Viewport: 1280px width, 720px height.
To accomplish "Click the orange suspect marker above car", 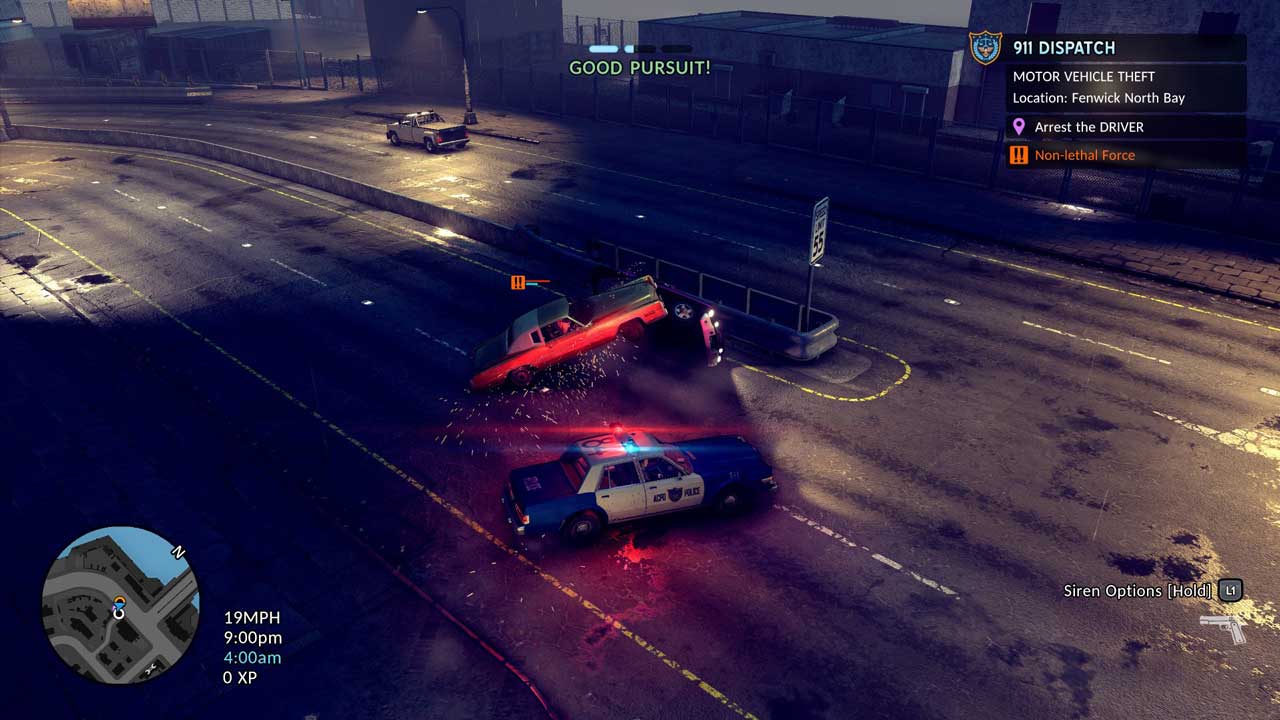I will (518, 283).
